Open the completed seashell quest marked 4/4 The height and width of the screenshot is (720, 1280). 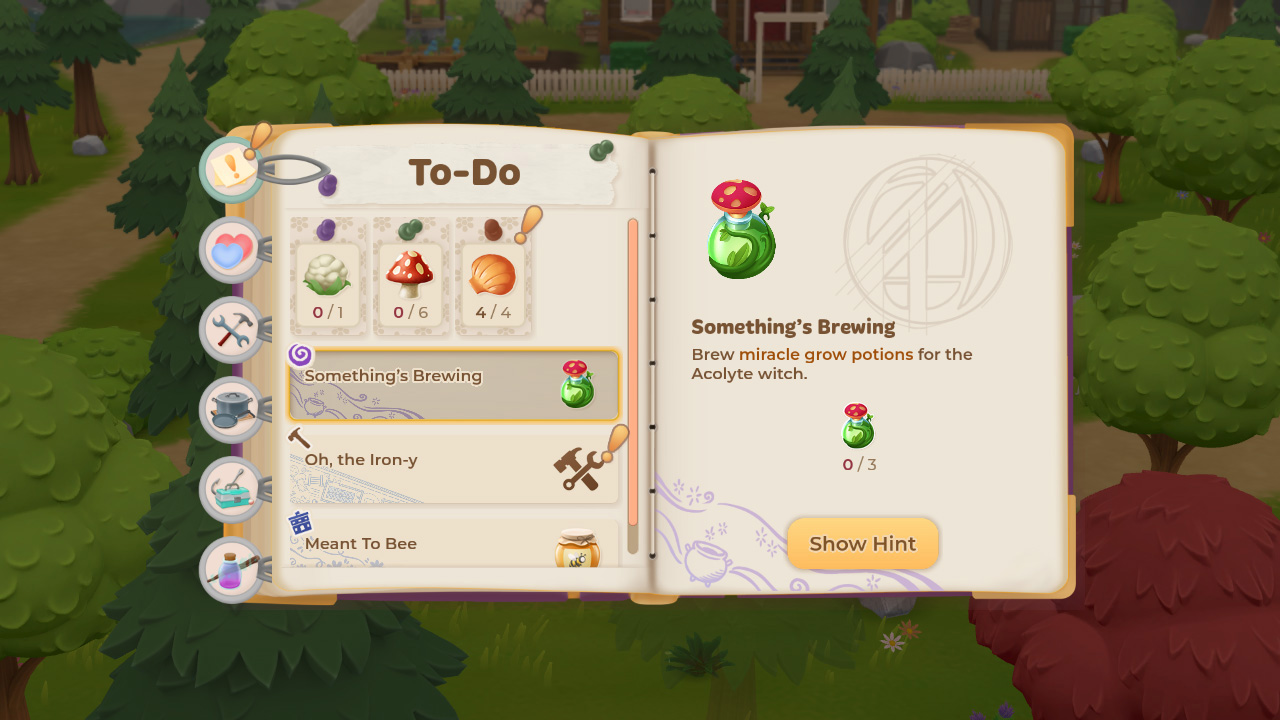point(494,280)
